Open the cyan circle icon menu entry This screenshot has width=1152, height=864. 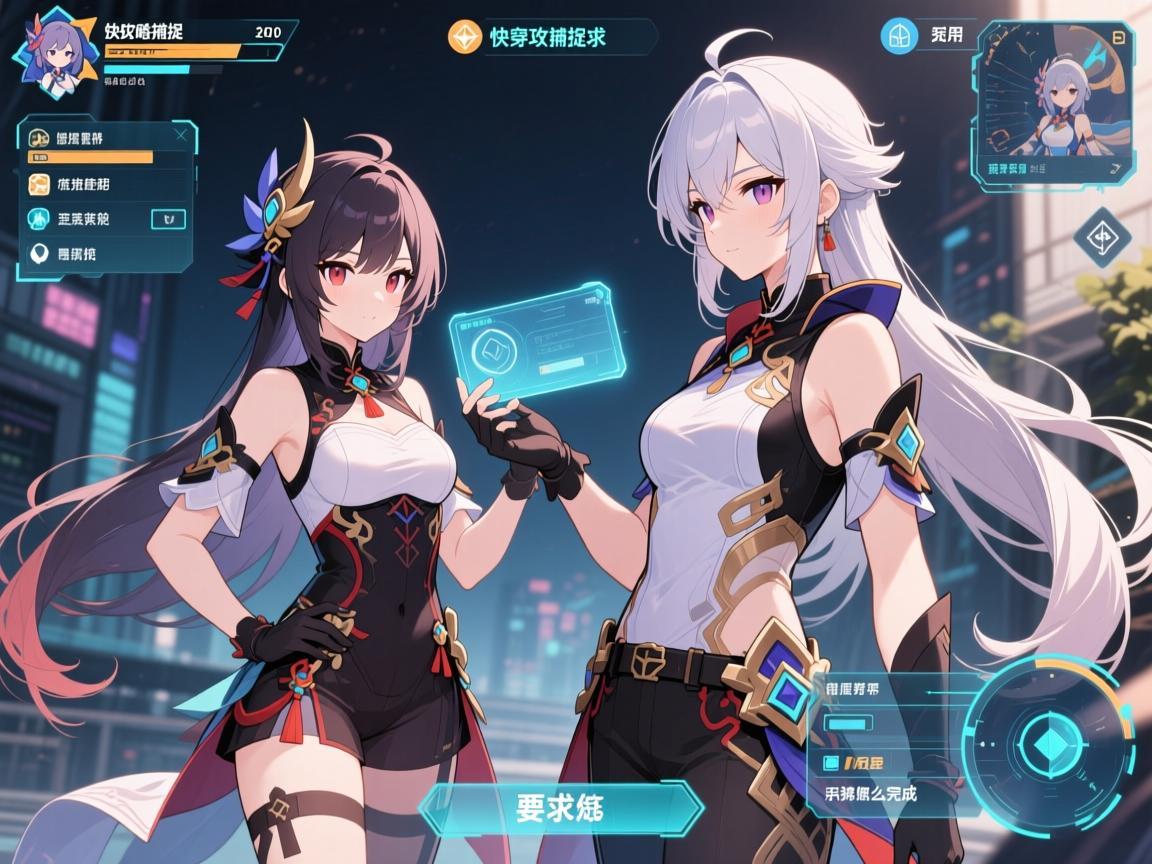coord(40,219)
